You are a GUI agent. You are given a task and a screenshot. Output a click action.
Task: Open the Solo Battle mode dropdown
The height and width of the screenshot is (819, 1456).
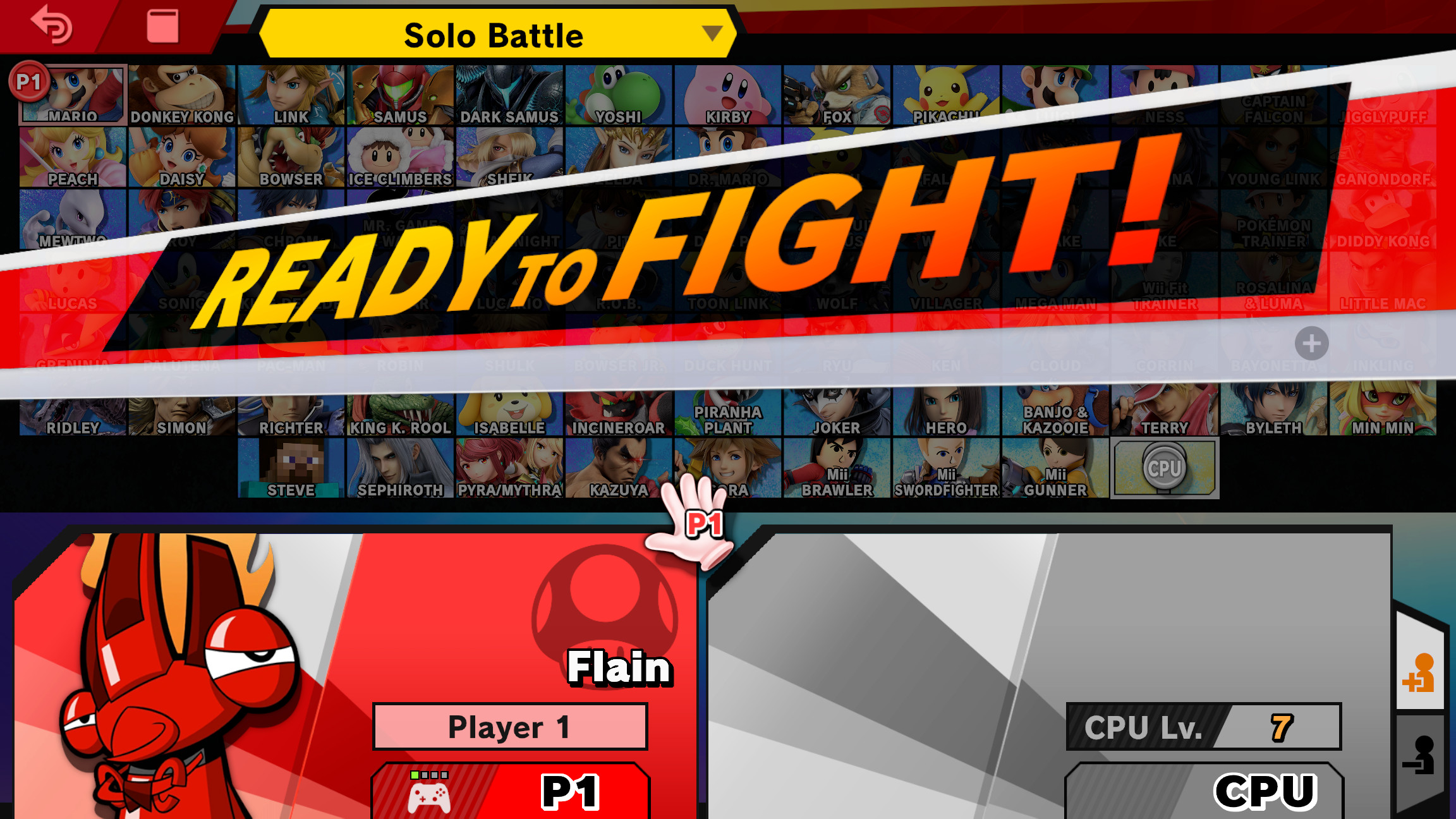pyautogui.click(x=494, y=36)
